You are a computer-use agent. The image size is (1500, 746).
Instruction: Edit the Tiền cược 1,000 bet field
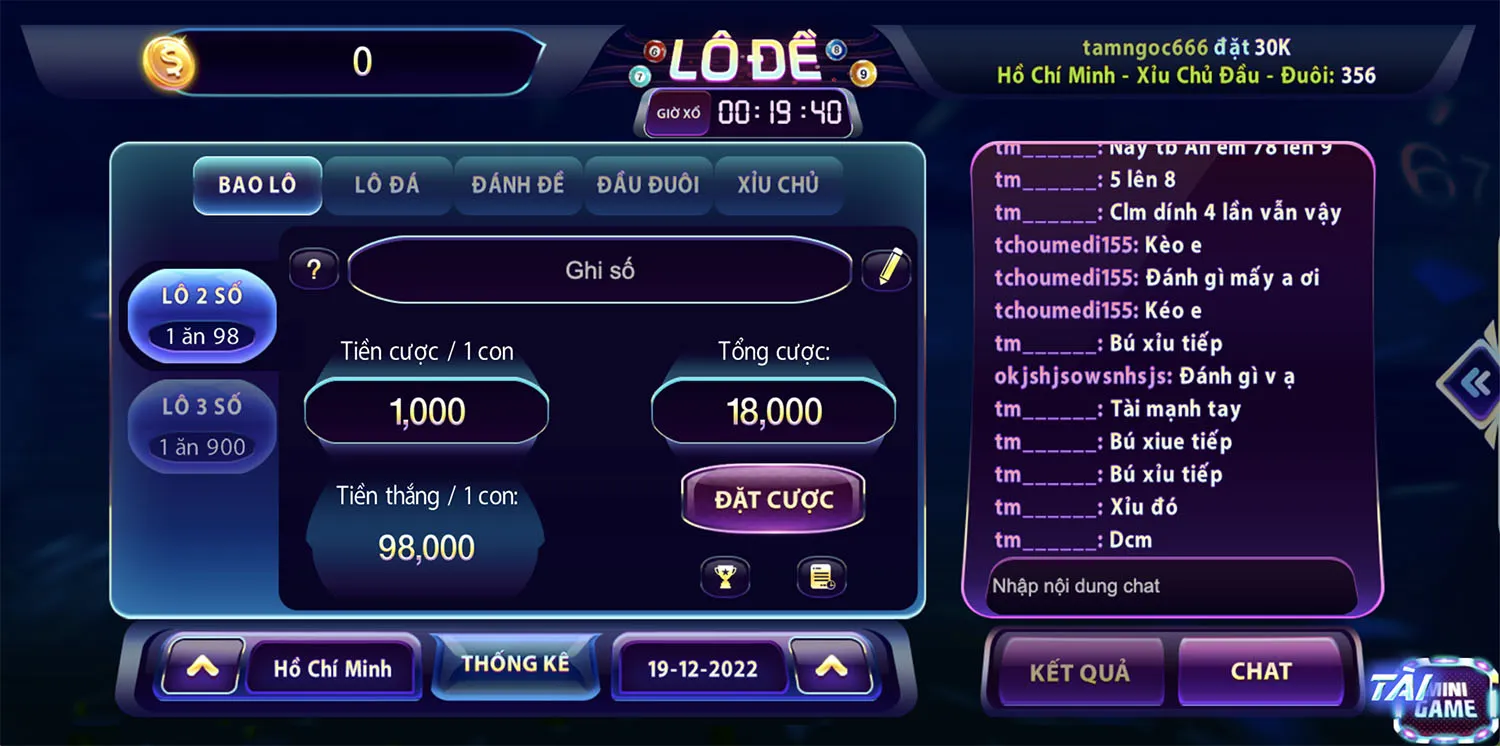click(427, 412)
